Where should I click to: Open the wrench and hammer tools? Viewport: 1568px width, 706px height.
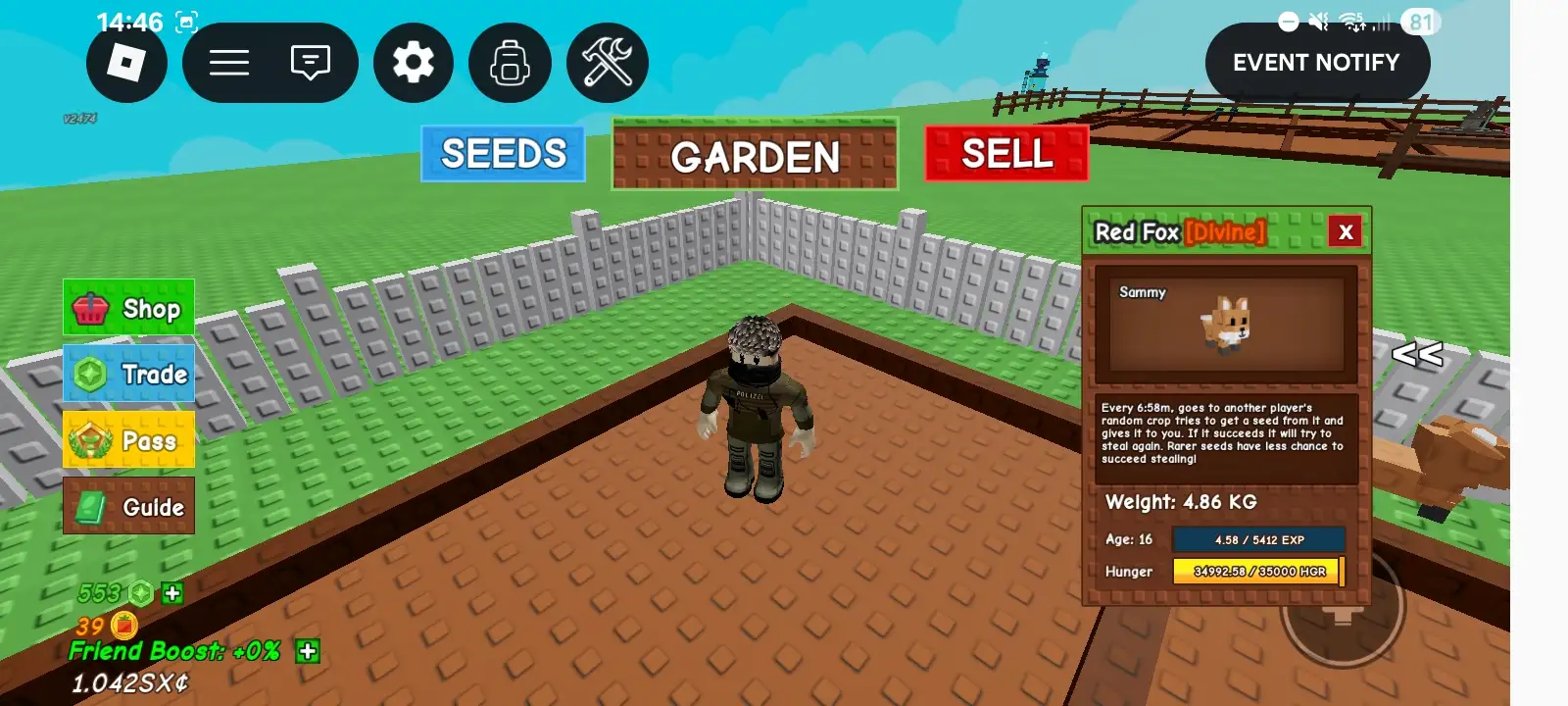pyautogui.click(x=608, y=64)
